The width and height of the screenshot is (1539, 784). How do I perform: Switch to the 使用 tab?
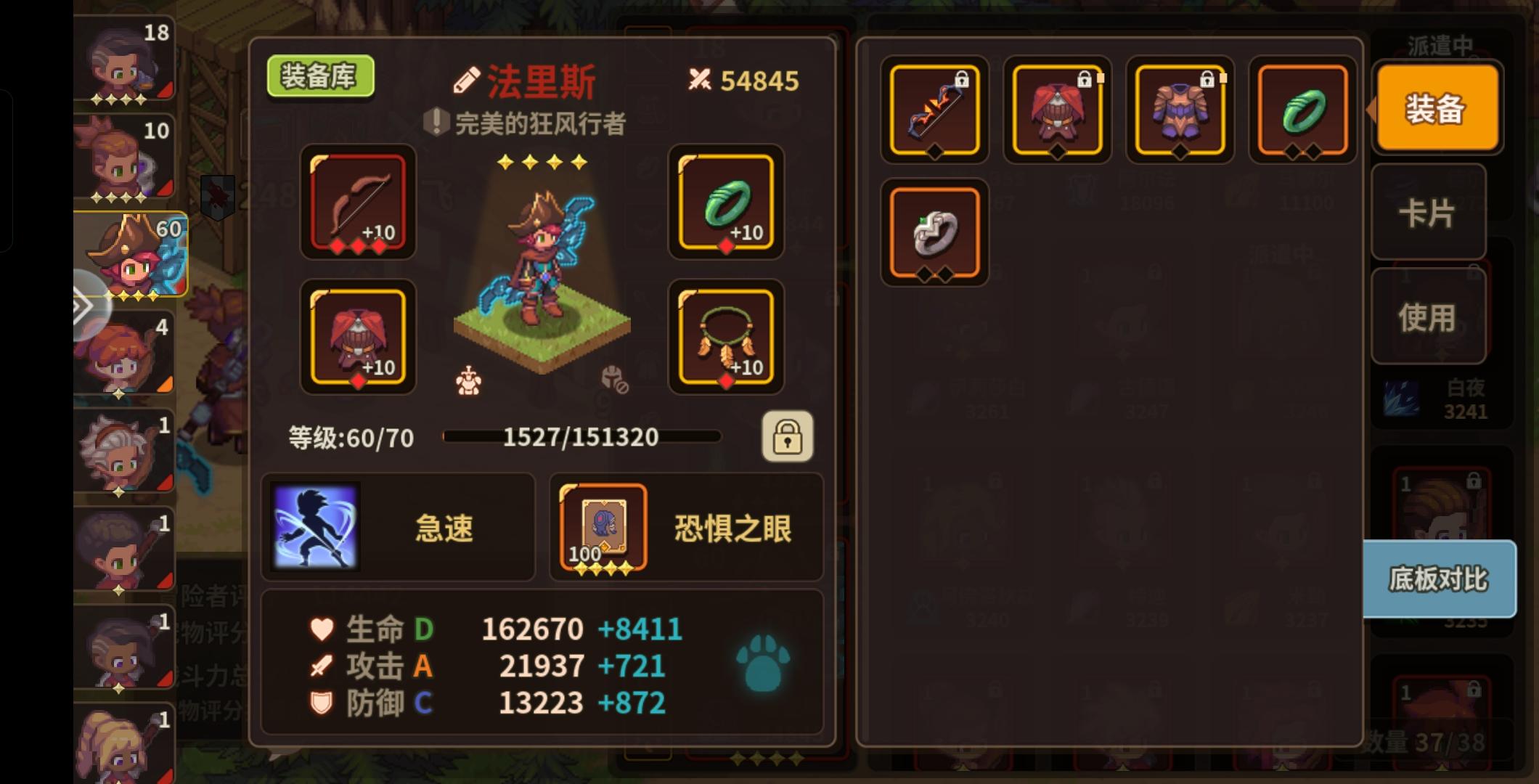pyautogui.click(x=1429, y=315)
